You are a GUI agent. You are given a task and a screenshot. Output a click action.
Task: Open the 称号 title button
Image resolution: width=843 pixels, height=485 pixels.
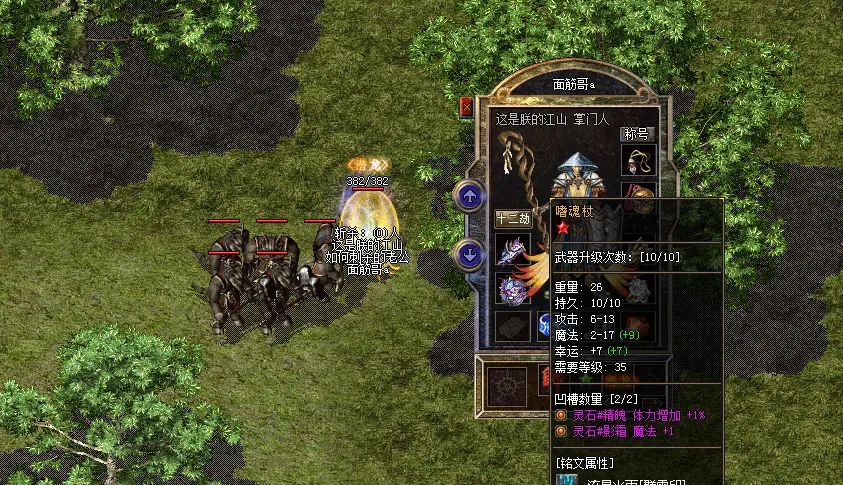[637, 134]
